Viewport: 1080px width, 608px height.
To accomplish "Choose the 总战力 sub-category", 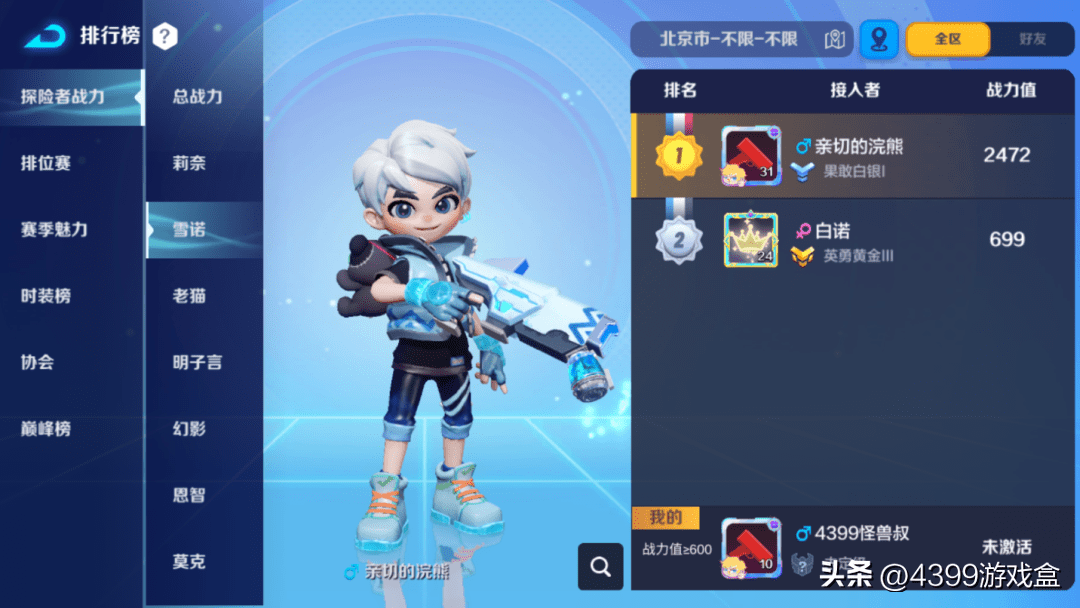I will click(x=197, y=97).
